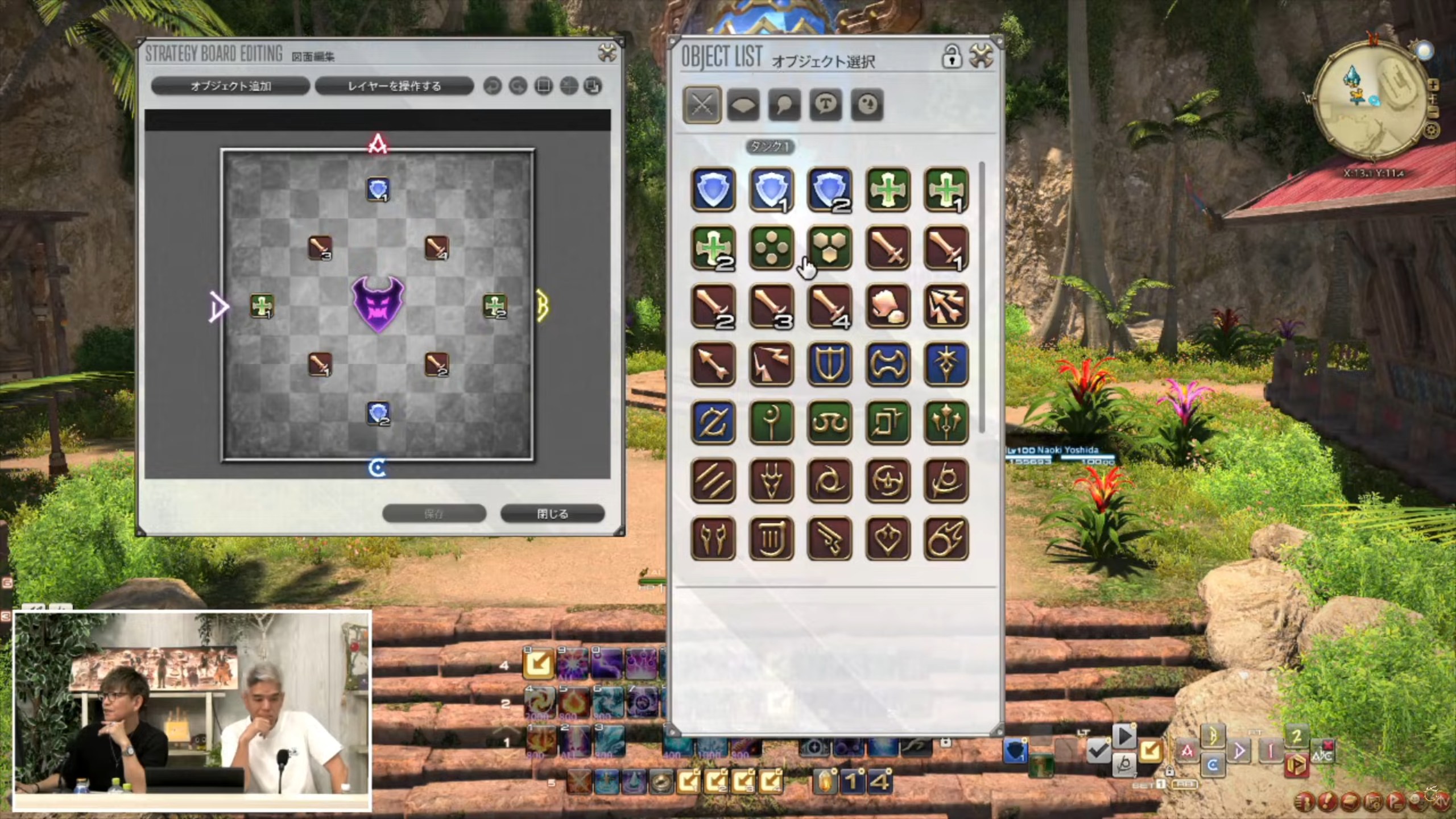
Task: Select the purple boss marker on the board
Action: point(378,304)
